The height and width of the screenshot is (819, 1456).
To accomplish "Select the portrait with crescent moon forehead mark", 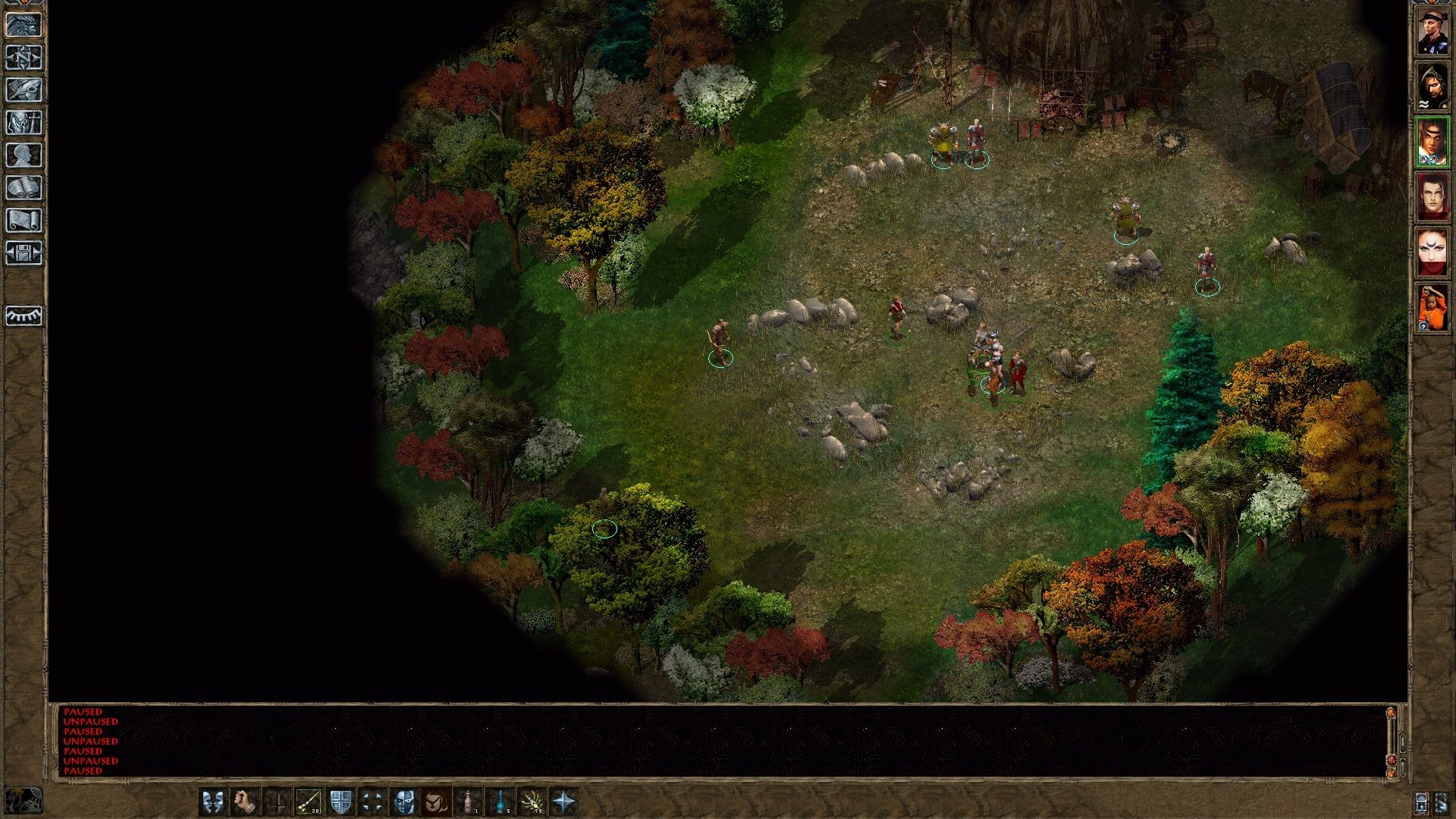I will [x=1432, y=253].
